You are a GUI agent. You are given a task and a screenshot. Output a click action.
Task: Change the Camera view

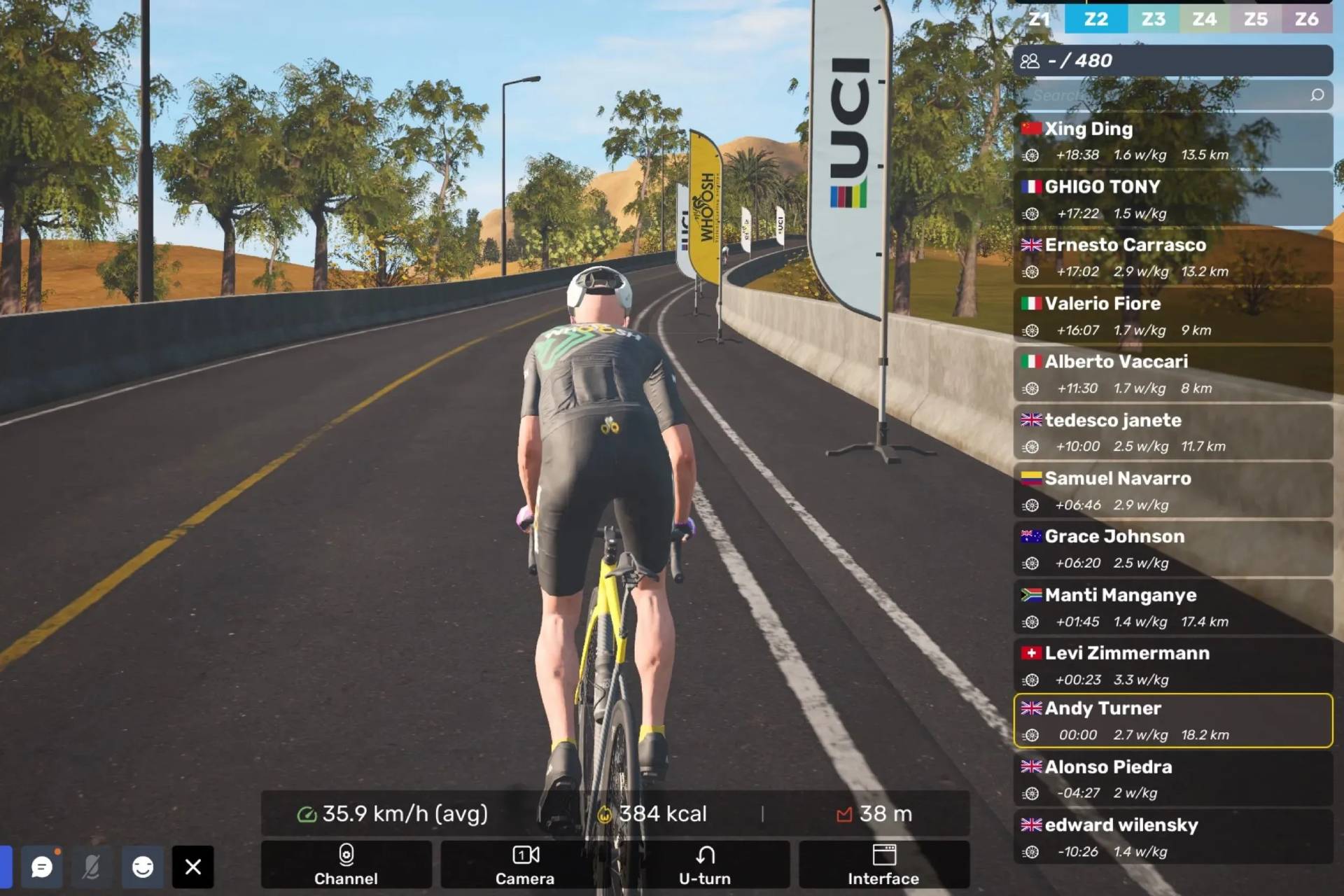[x=525, y=864]
